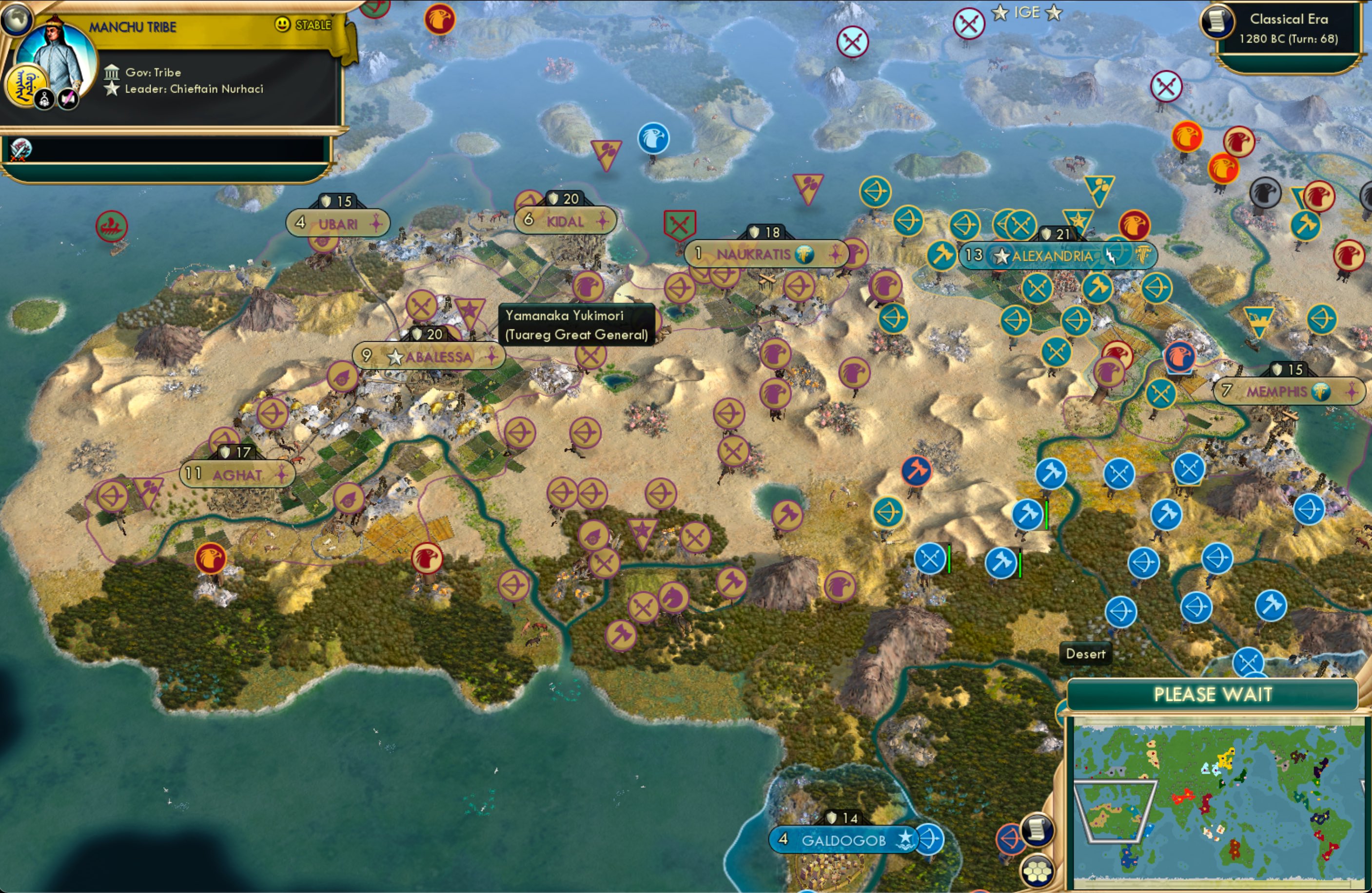Viewport: 1372px width, 893px height.
Task: Toggle the right star beside IGE
Action: click(x=1055, y=13)
